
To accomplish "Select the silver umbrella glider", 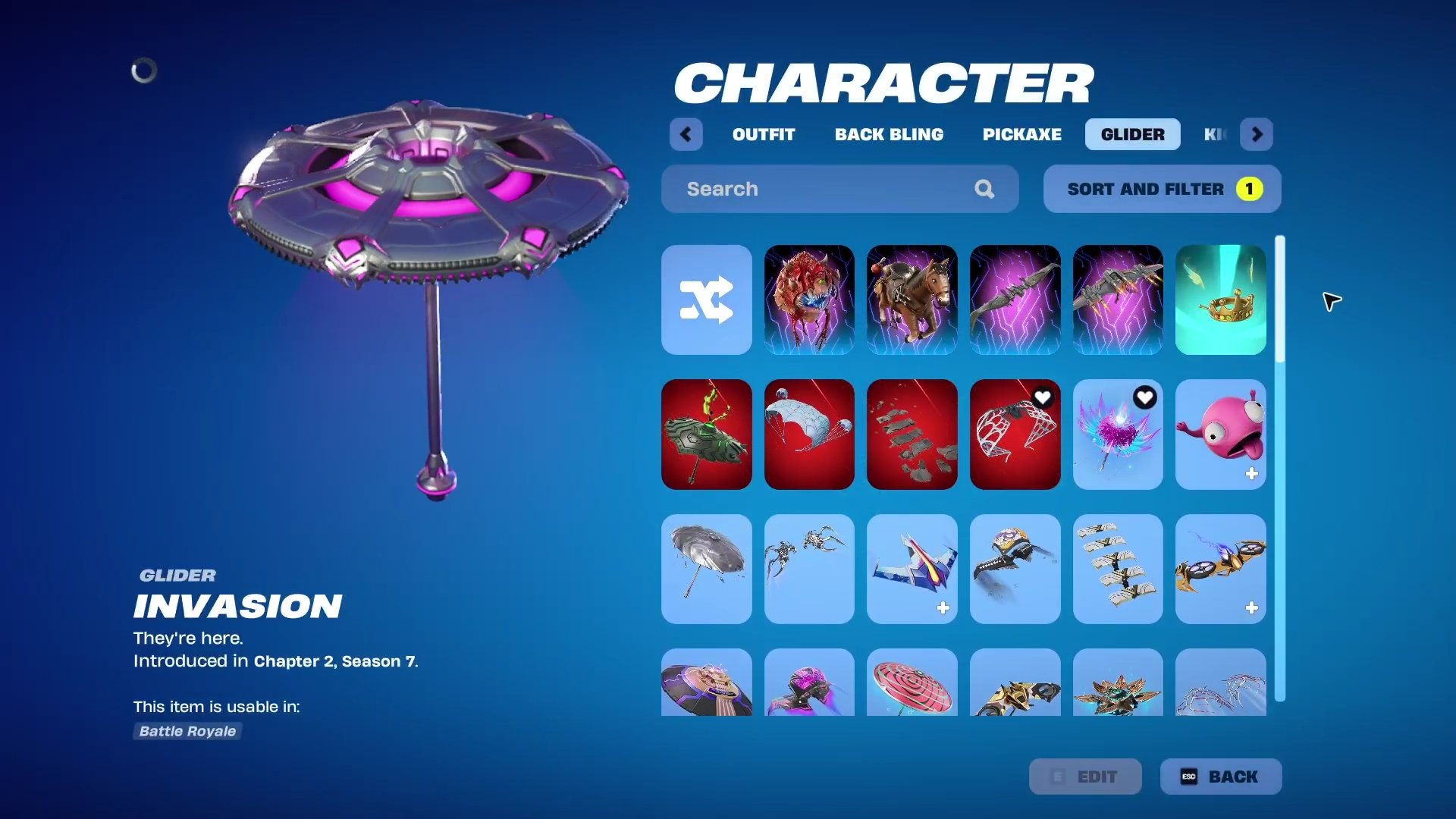I will click(x=705, y=569).
